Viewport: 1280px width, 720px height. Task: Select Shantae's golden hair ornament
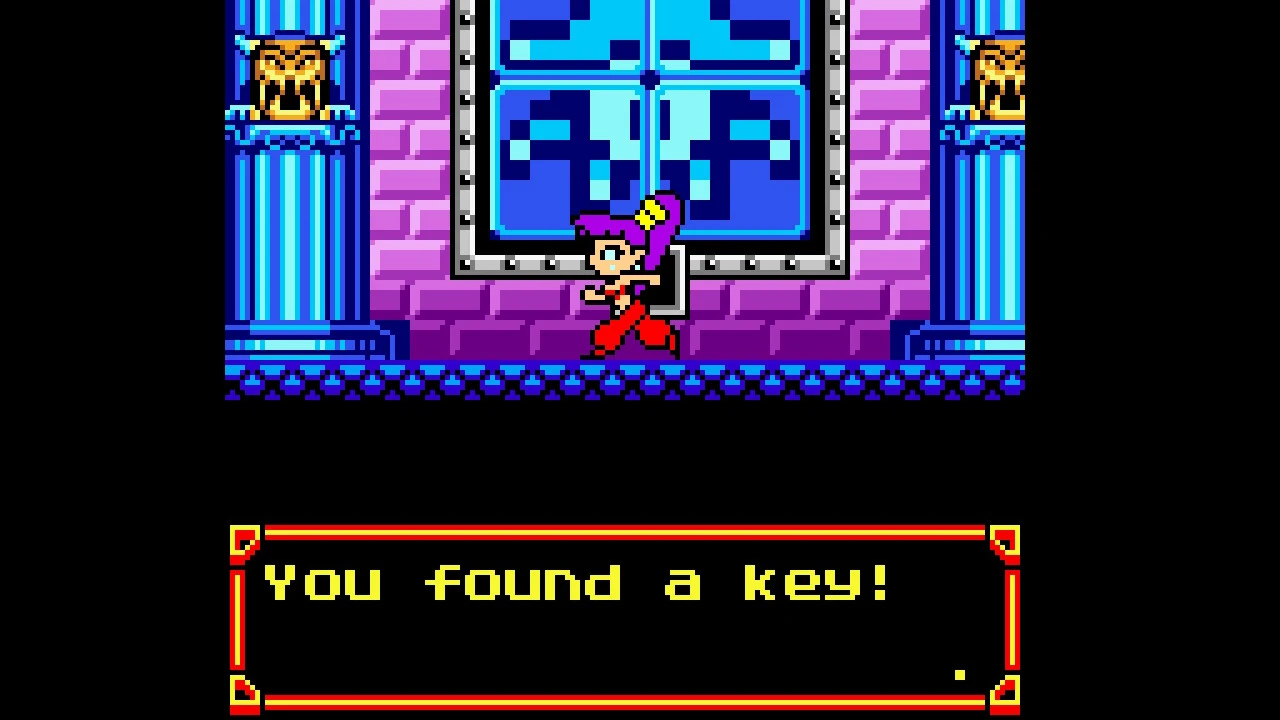[x=652, y=211]
